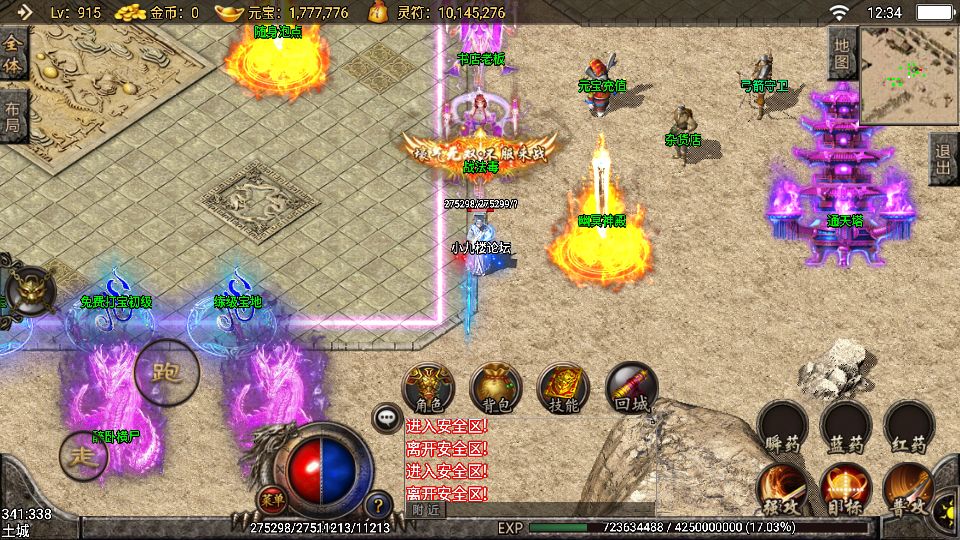The height and width of the screenshot is (540, 960).
Task: Use the 蓝药 mana potion slot
Action: [846, 427]
